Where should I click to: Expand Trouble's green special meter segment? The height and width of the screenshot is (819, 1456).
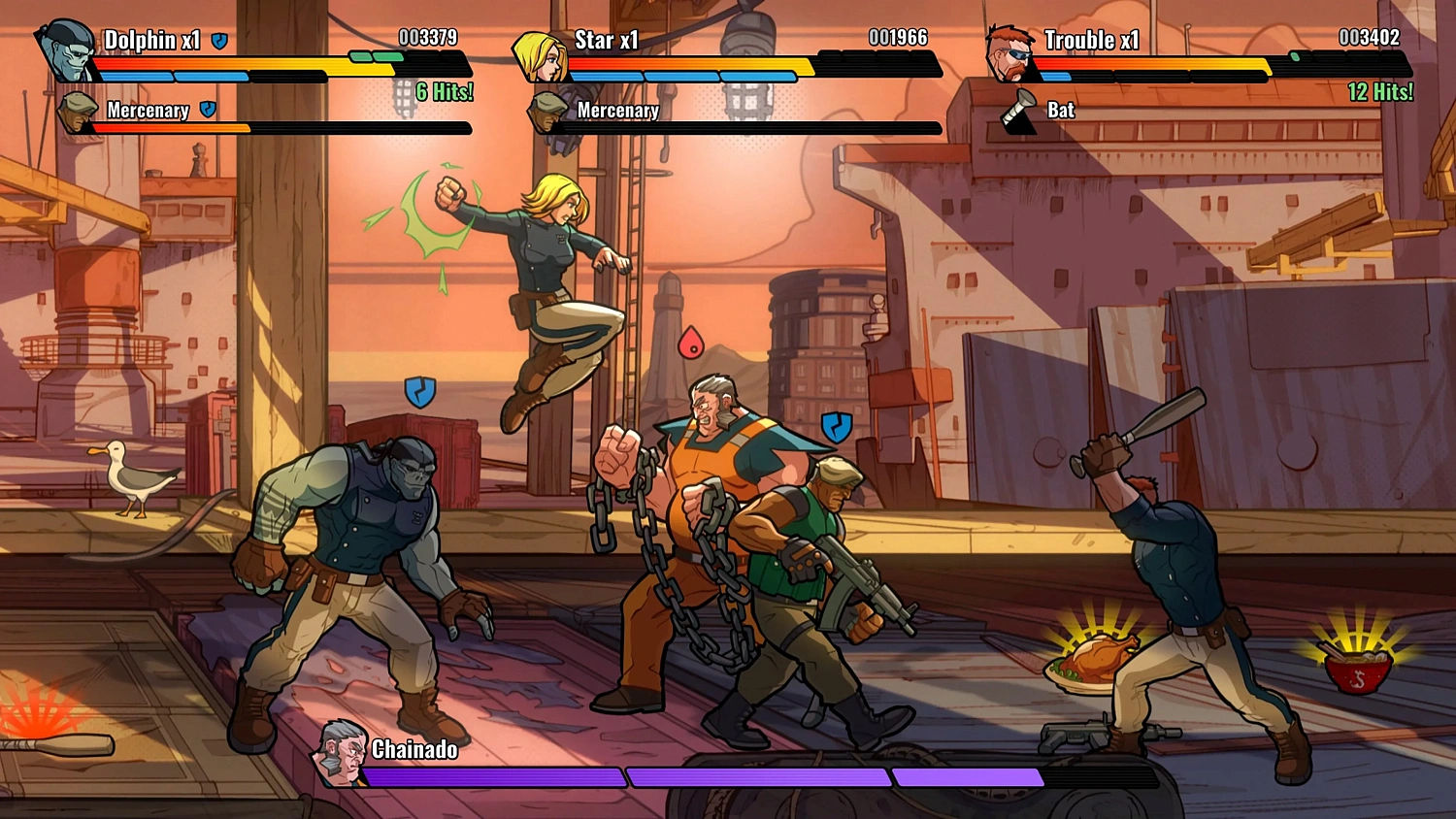1294,56
